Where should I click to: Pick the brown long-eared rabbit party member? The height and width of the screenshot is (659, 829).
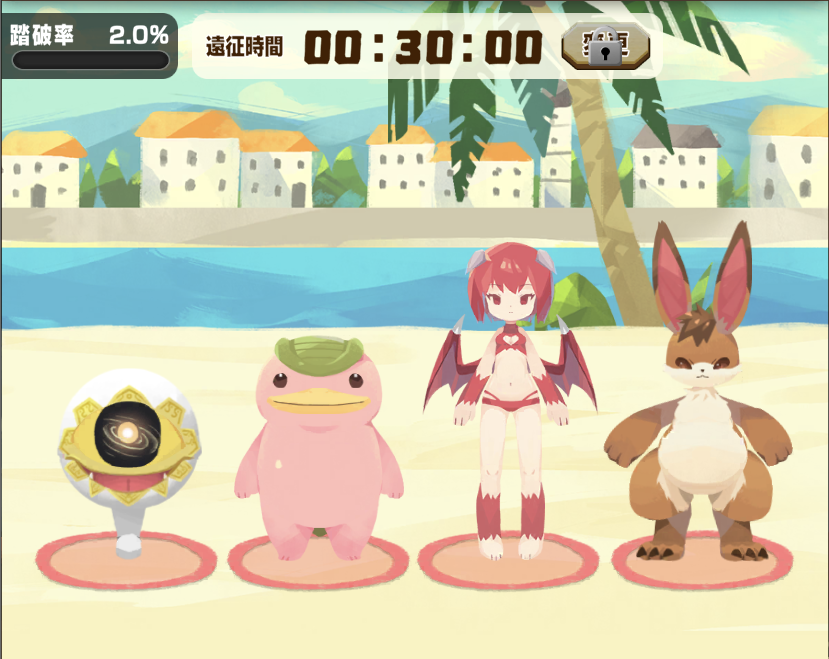coord(700,420)
